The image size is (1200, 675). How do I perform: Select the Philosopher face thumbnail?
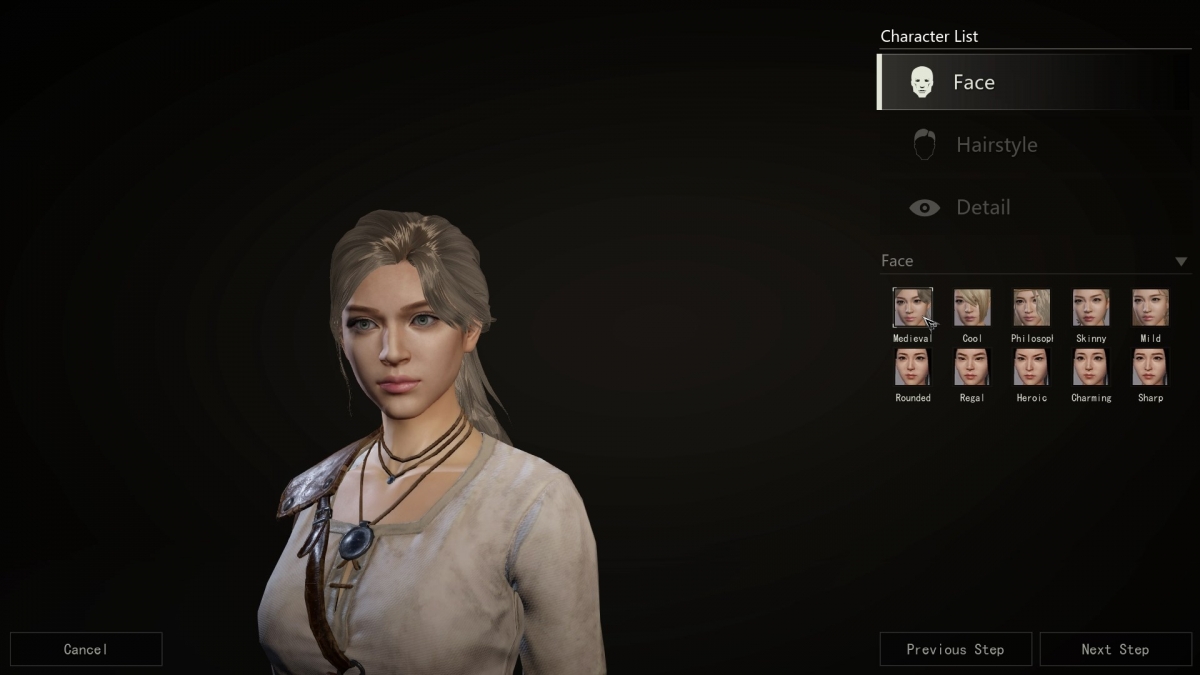coord(1031,308)
